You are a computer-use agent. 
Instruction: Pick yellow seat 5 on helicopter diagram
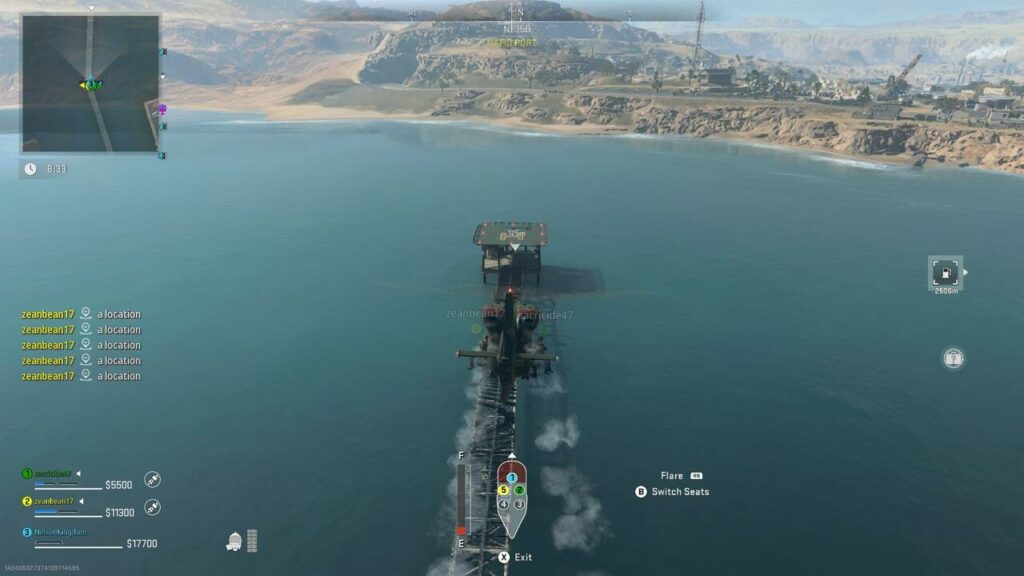pos(504,490)
